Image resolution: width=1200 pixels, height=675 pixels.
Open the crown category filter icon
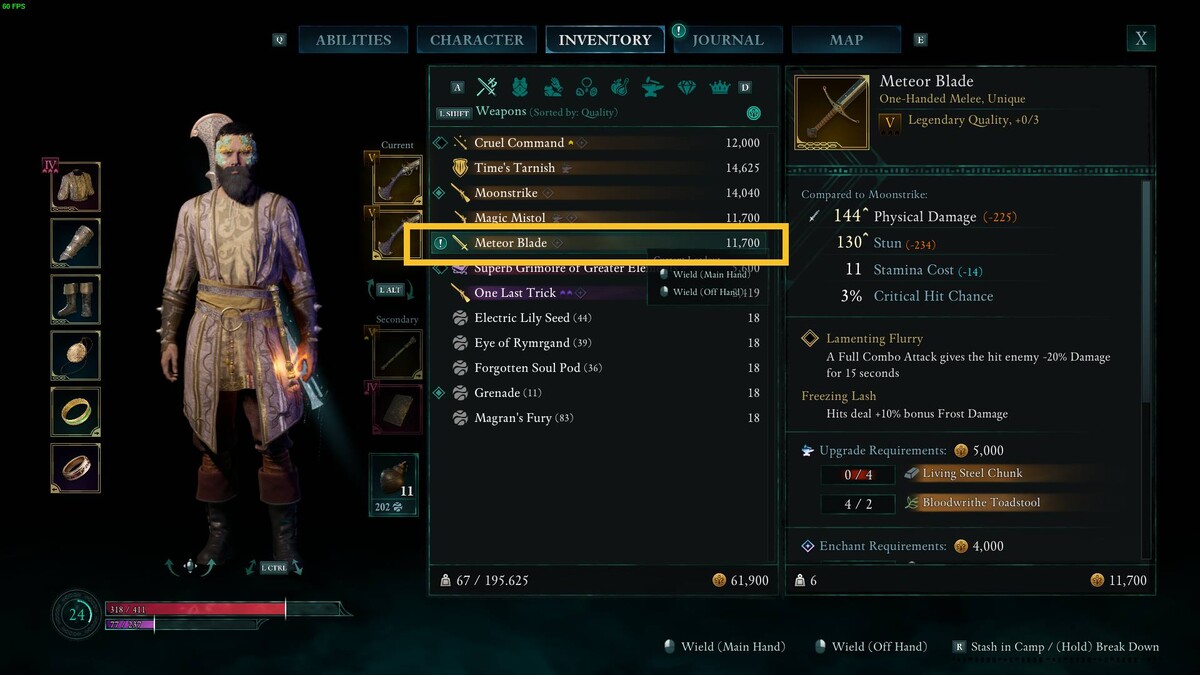[x=719, y=87]
